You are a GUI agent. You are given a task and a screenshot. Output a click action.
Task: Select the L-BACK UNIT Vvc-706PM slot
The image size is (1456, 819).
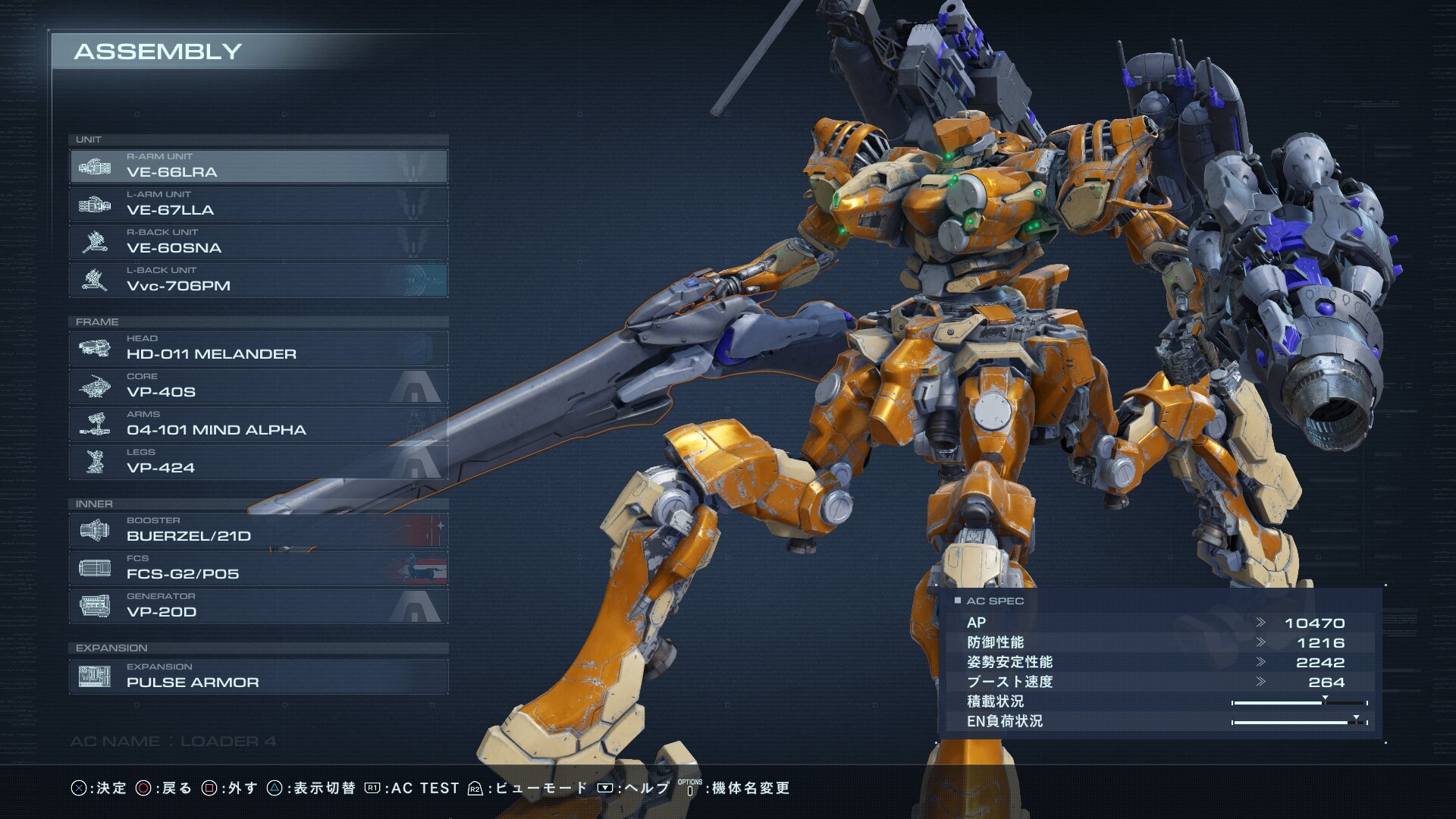(x=258, y=280)
